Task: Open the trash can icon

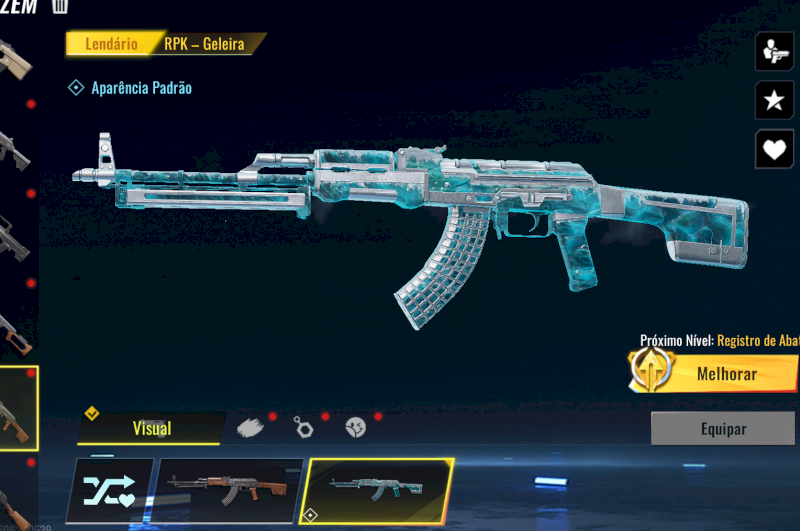Action: click(60, 6)
